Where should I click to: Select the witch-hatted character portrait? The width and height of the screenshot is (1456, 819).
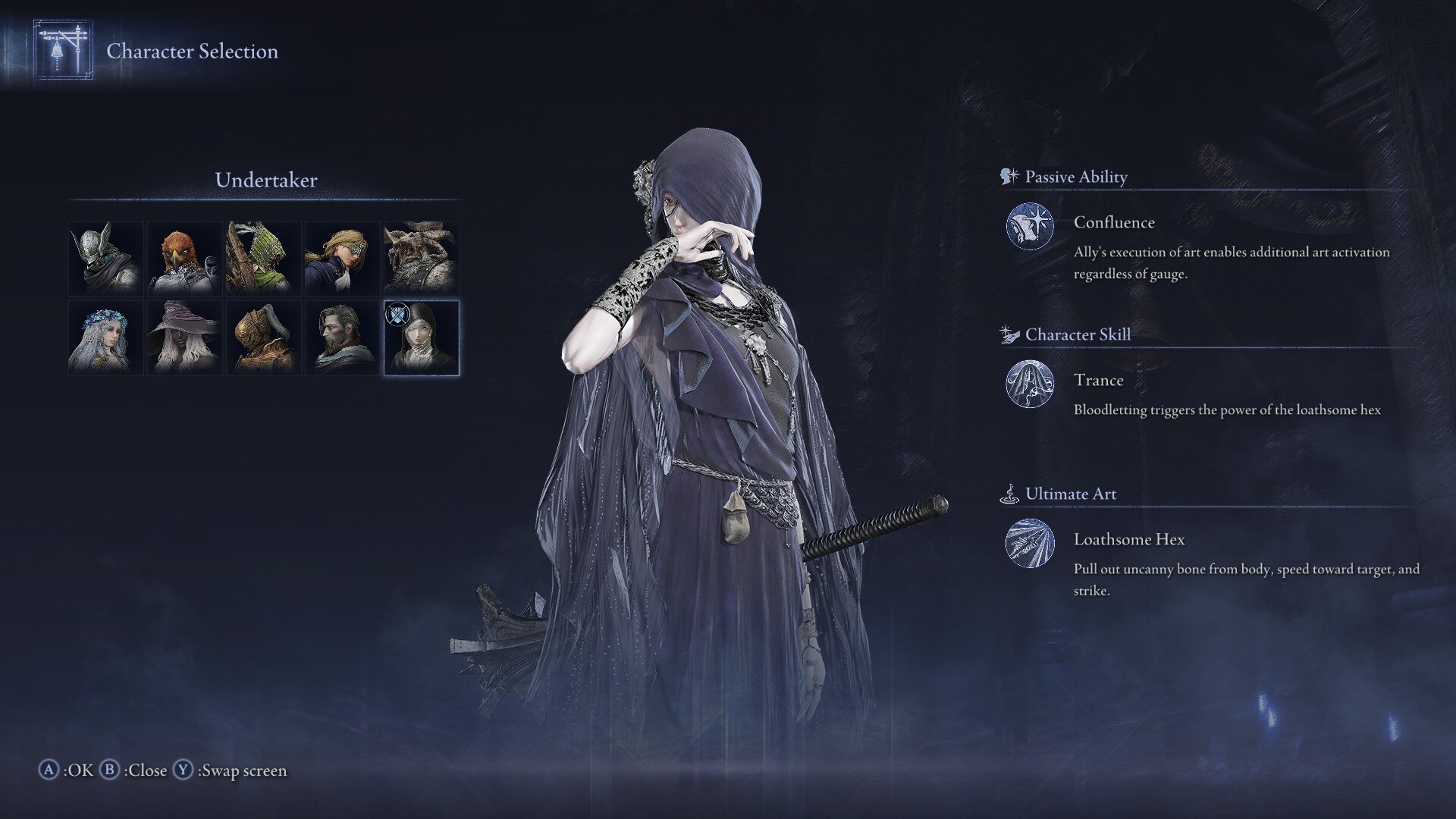click(184, 337)
